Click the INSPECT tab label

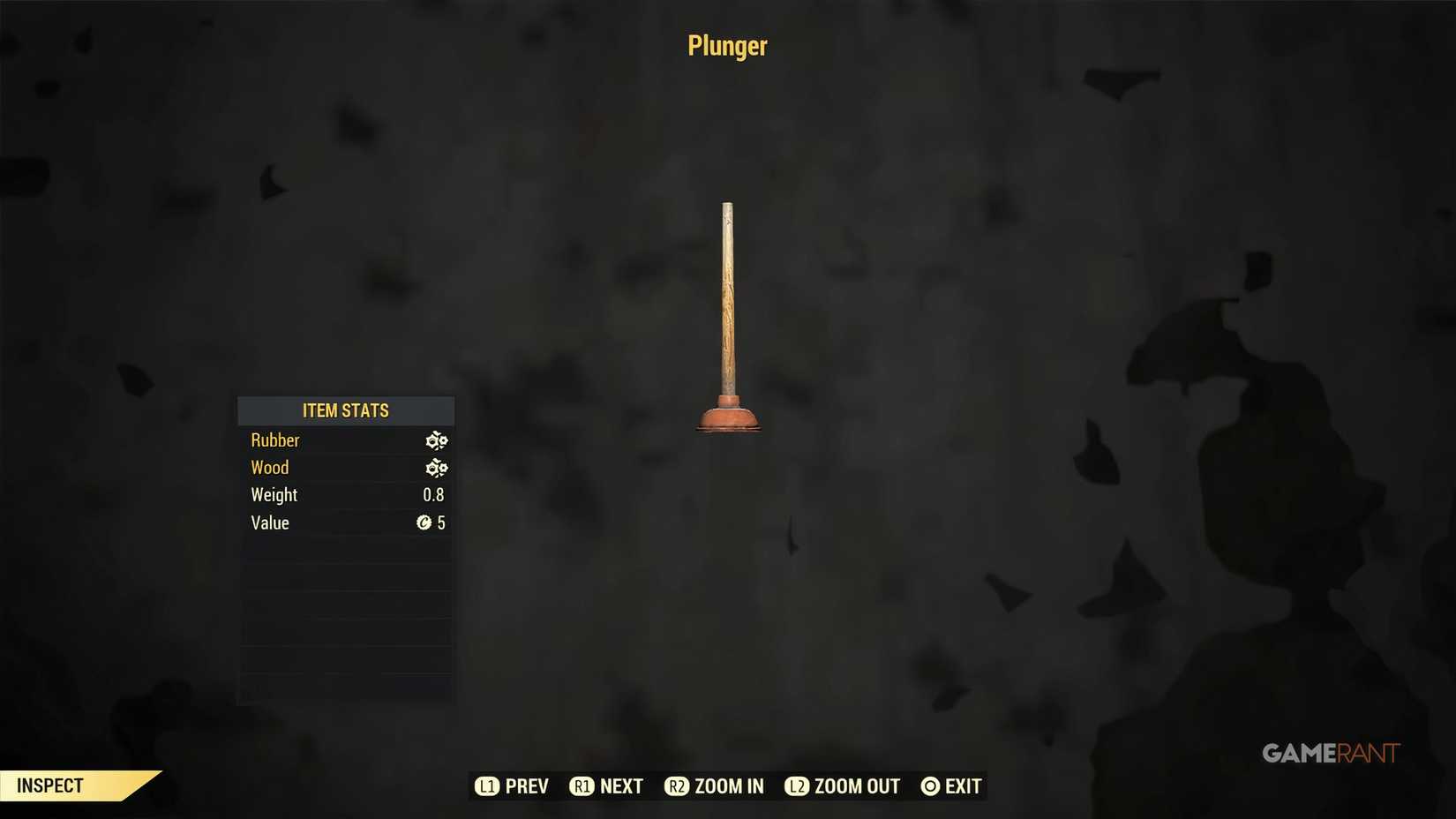(51, 785)
